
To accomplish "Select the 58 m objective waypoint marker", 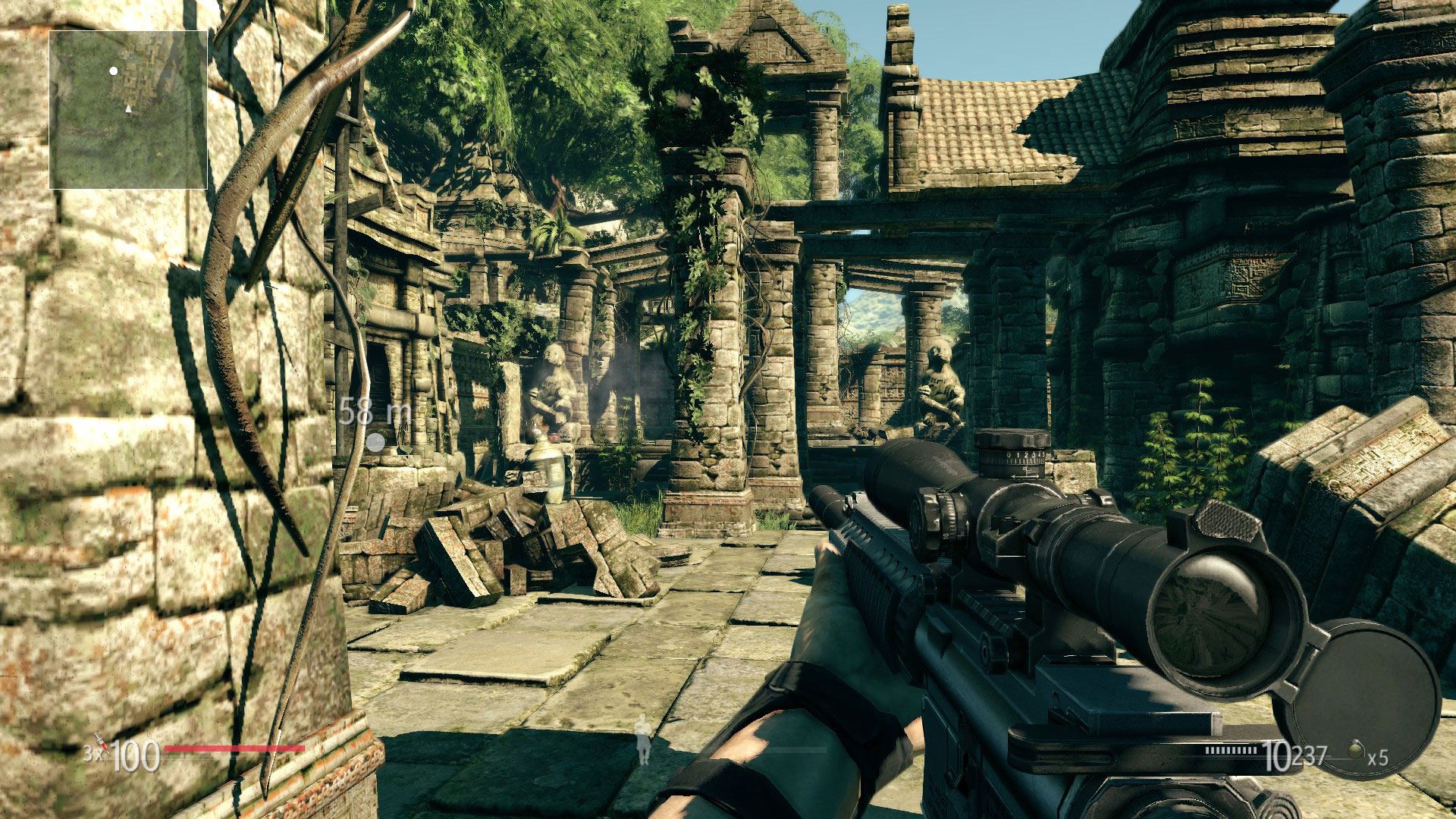I will tap(375, 442).
